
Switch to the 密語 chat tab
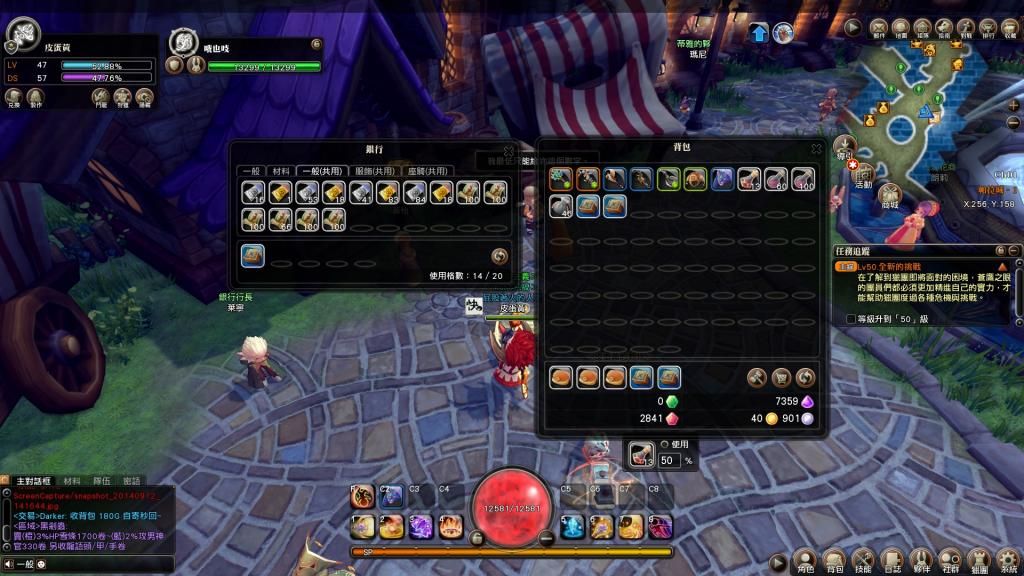tap(131, 481)
